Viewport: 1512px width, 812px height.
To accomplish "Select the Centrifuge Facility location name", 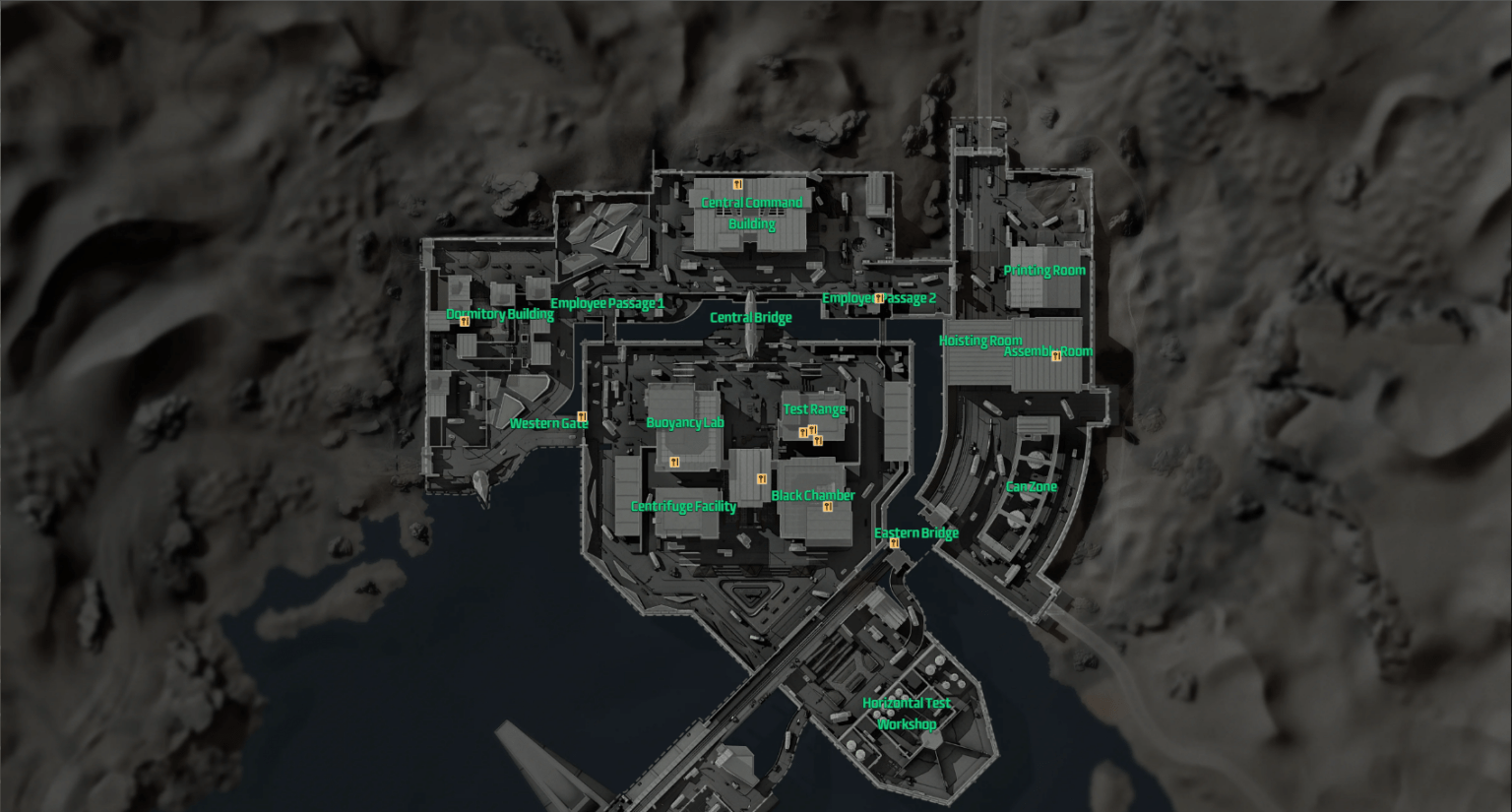I will click(683, 505).
